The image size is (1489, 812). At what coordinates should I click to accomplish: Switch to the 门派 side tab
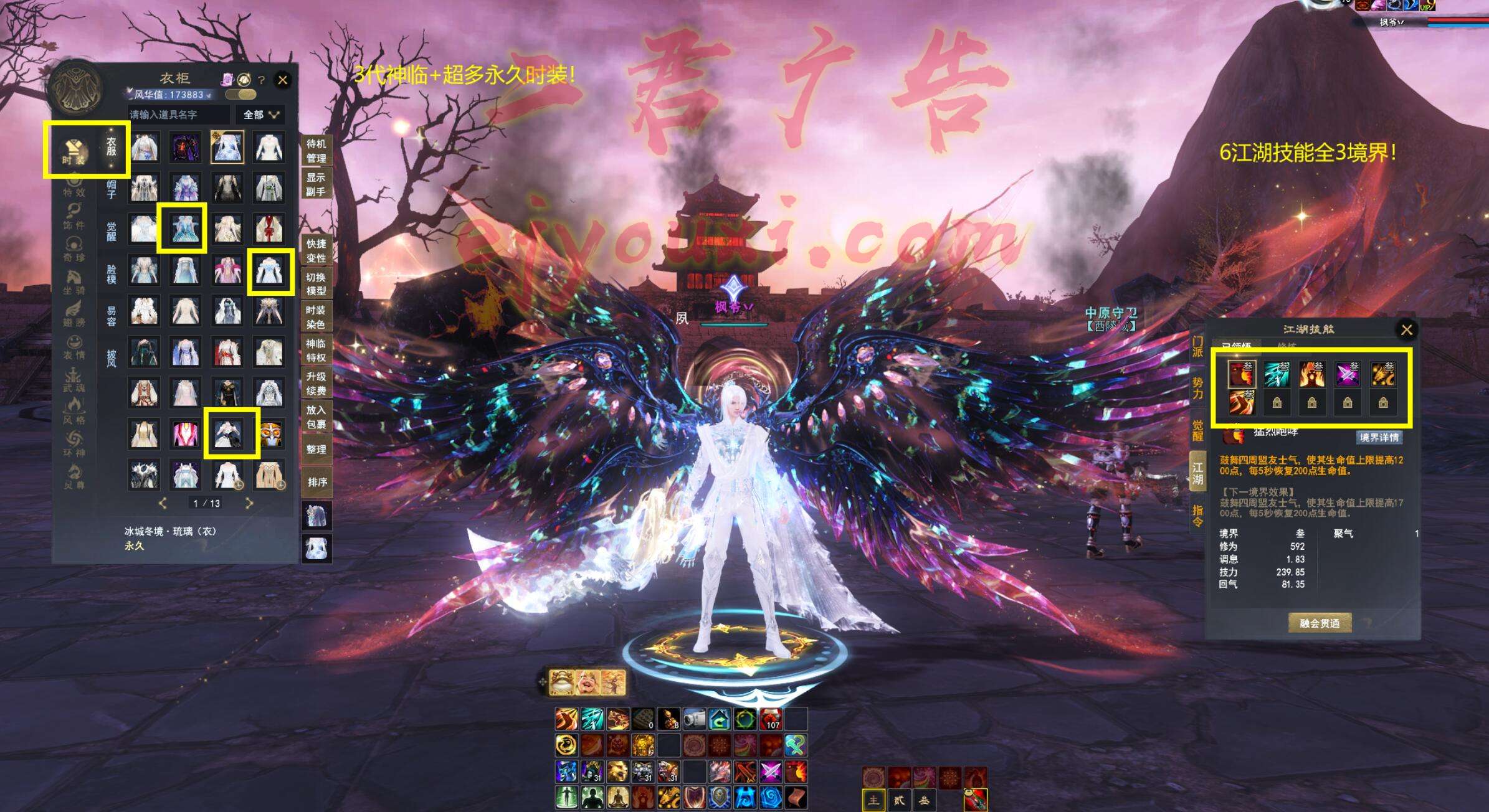[x=1197, y=346]
